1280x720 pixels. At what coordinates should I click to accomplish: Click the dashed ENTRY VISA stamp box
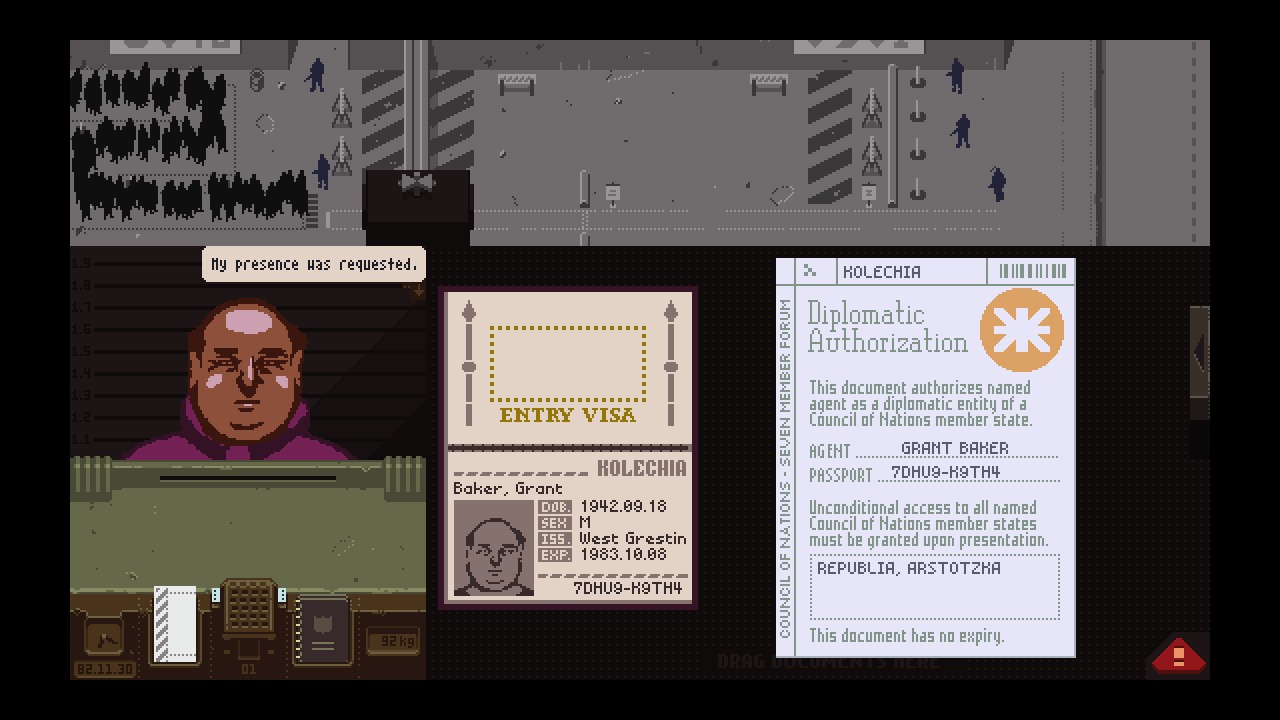pyautogui.click(x=568, y=365)
